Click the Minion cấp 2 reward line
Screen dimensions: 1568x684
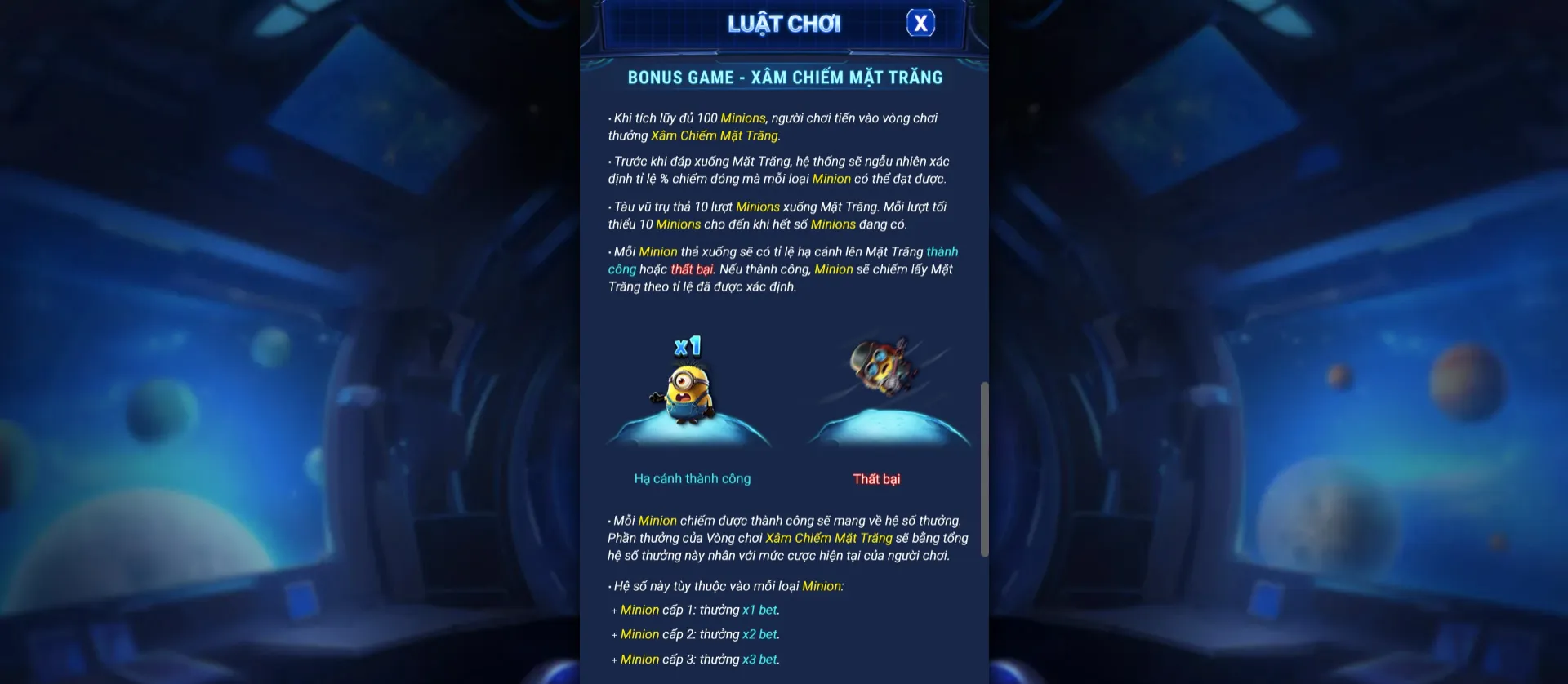pos(694,634)
